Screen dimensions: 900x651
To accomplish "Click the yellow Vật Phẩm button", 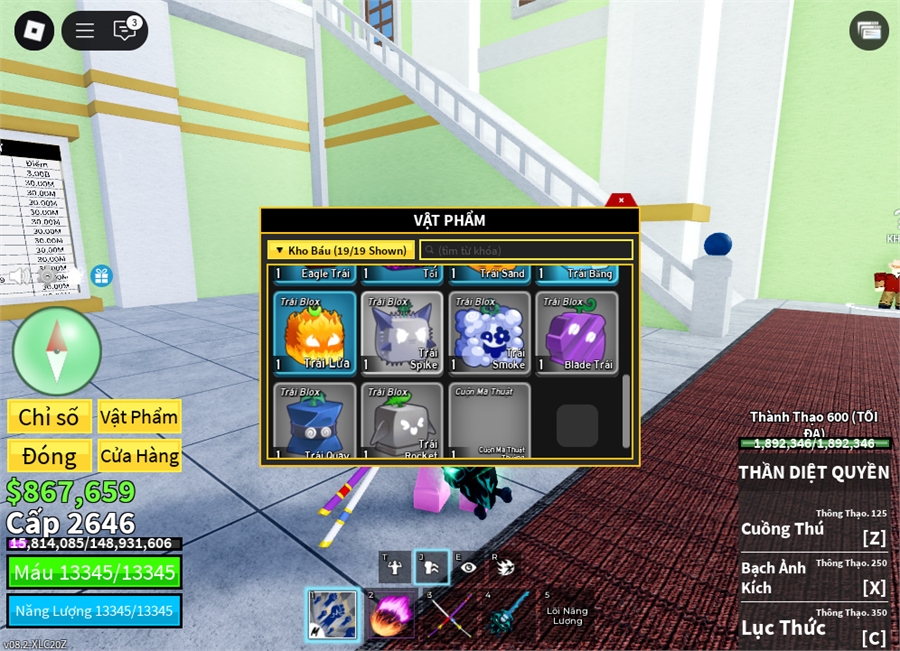I will click(x=139, y=417).
